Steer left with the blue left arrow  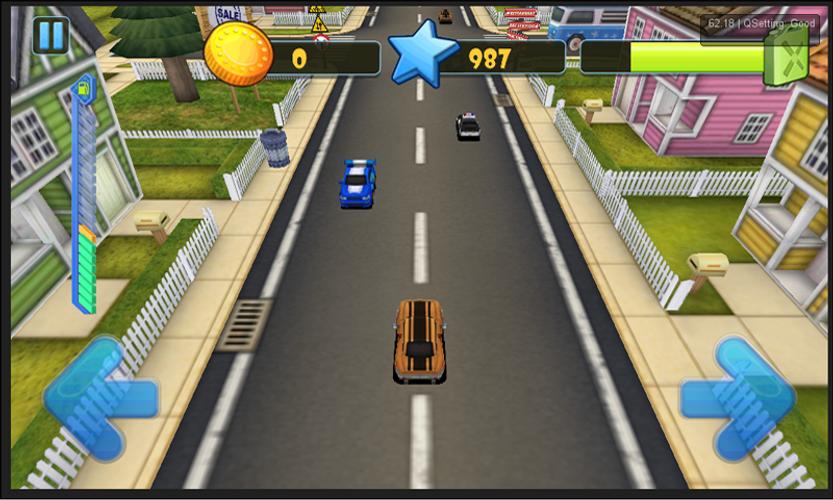point(98,399)
